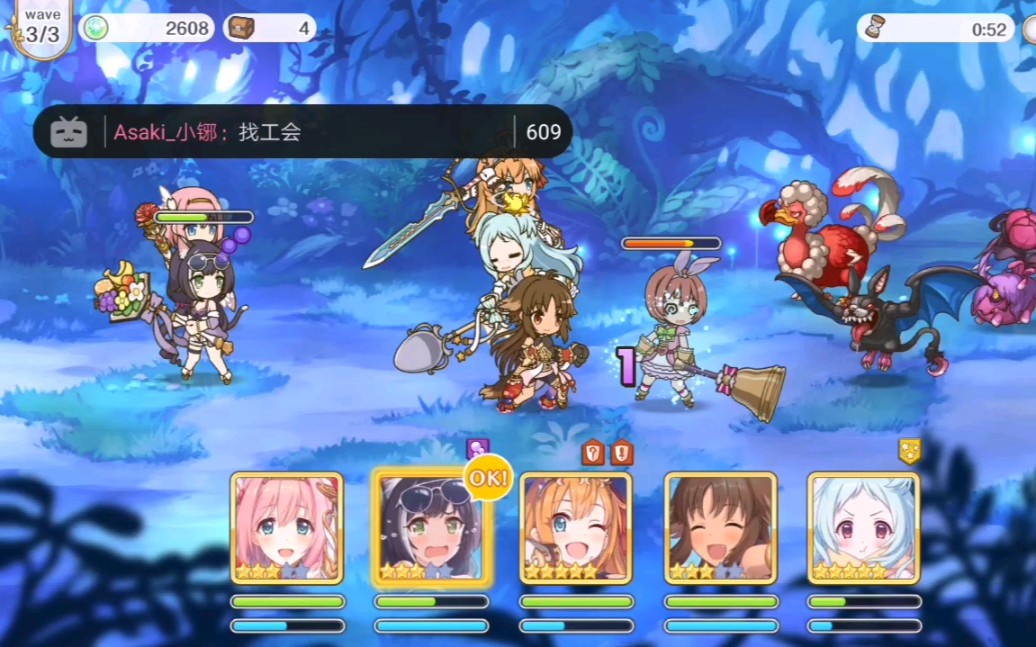Trigger the orange-haired winking character's portrait
The height and width of the screenshot is (647, 1036).
(575, 528)
